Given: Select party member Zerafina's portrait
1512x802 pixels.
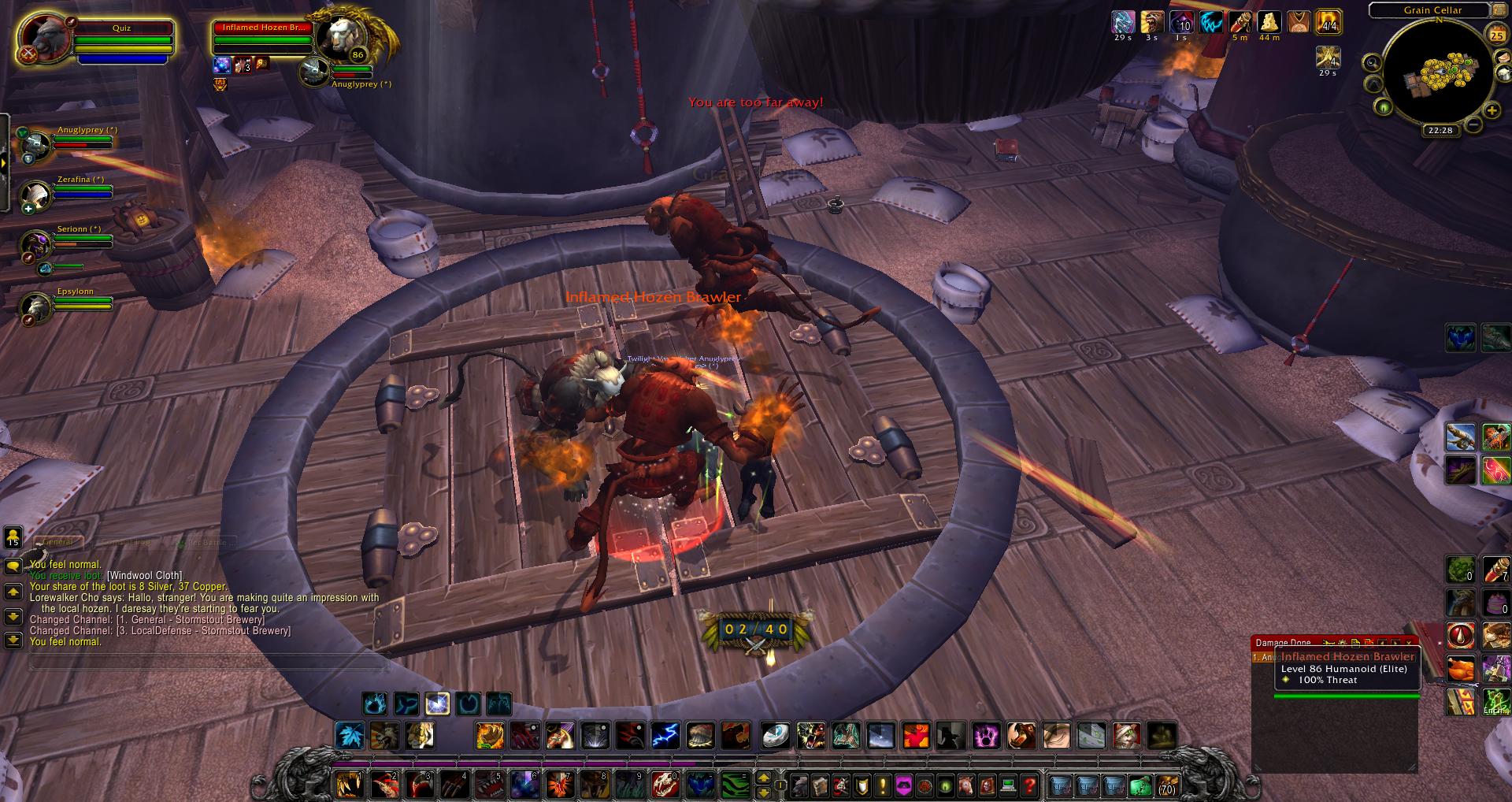Looking at the screenshot, I should (36, 194).
